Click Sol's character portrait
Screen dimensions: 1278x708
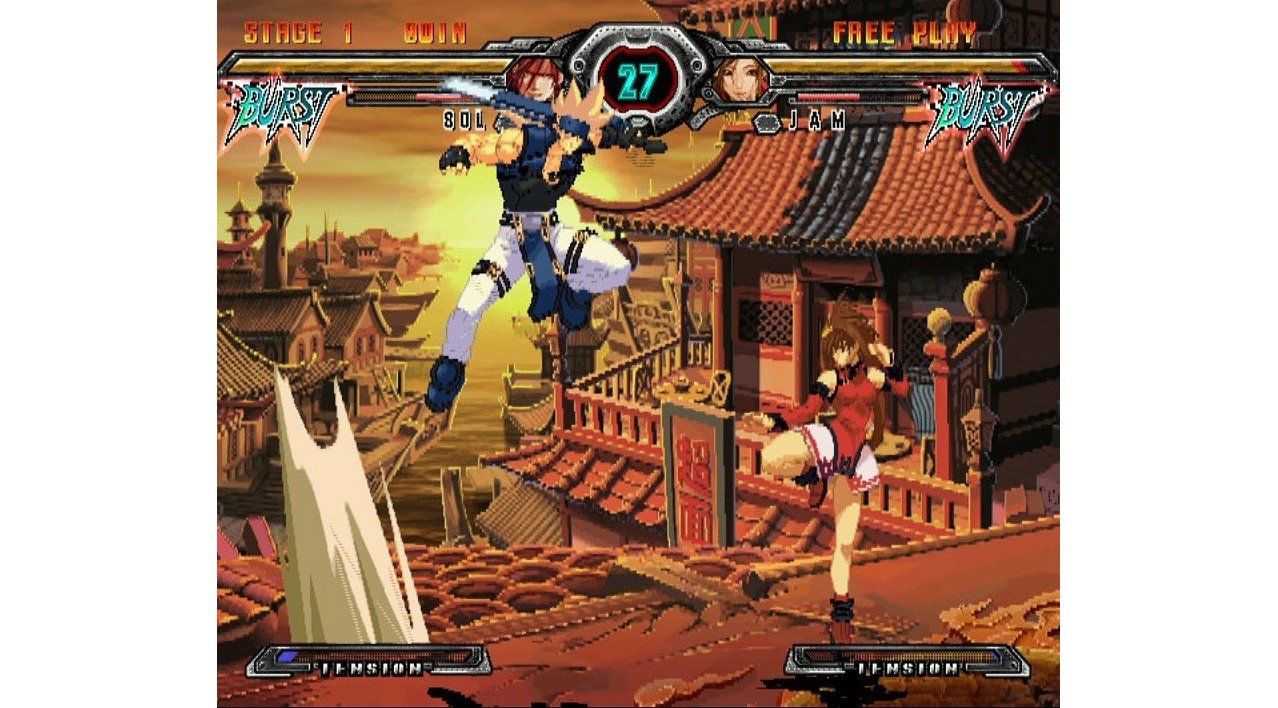pos(535,79)
